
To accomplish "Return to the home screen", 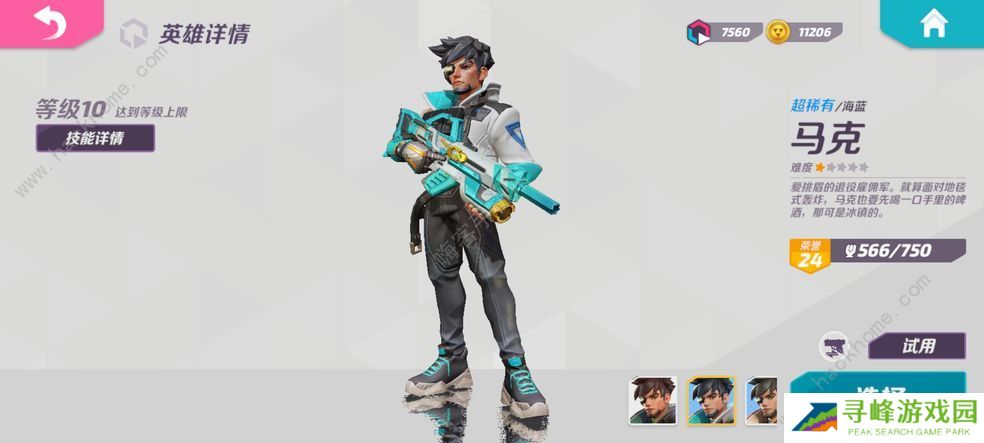I will (x=934, y=24).
